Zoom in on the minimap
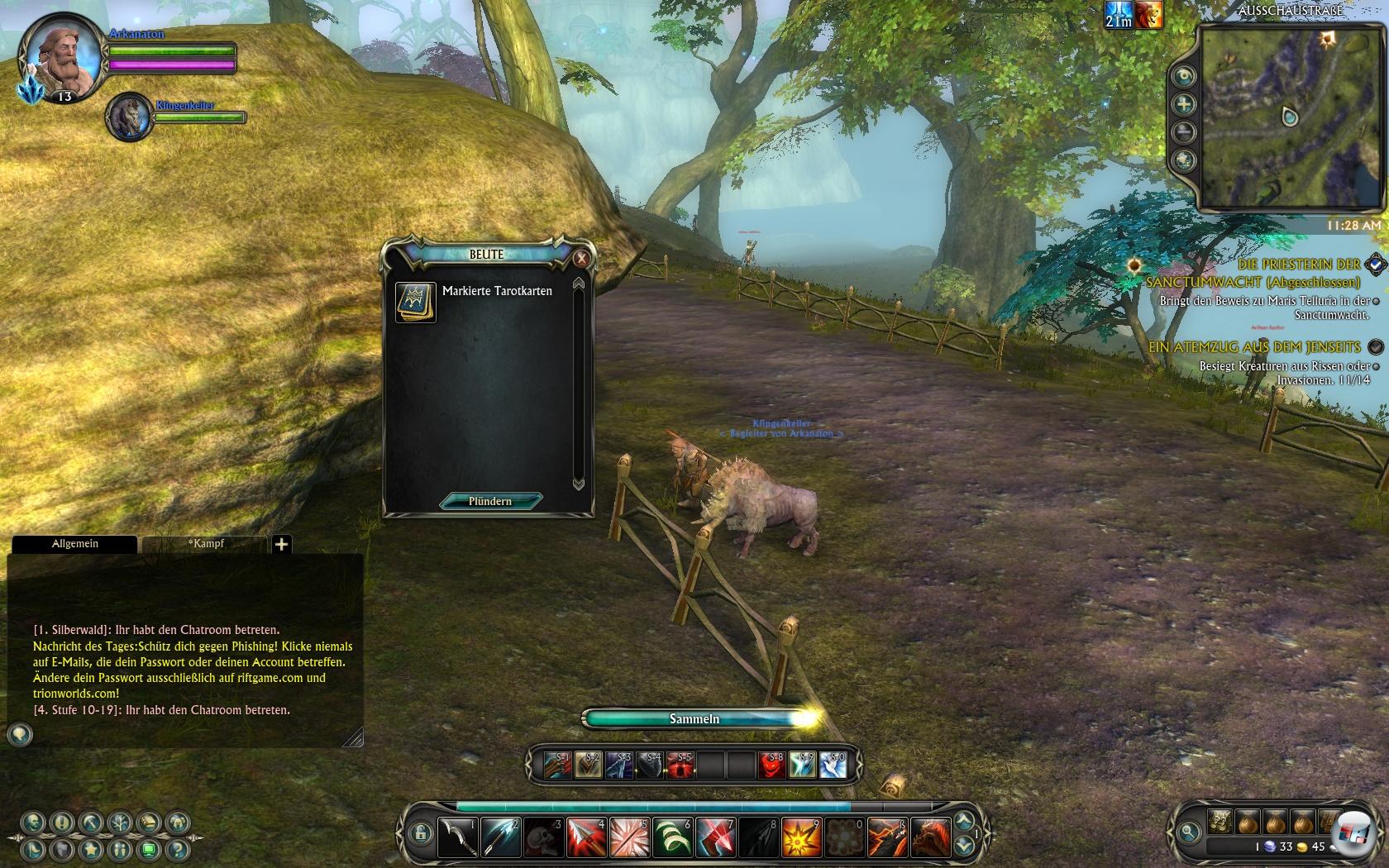The image size is (1389, 868). click(1184, 104)
